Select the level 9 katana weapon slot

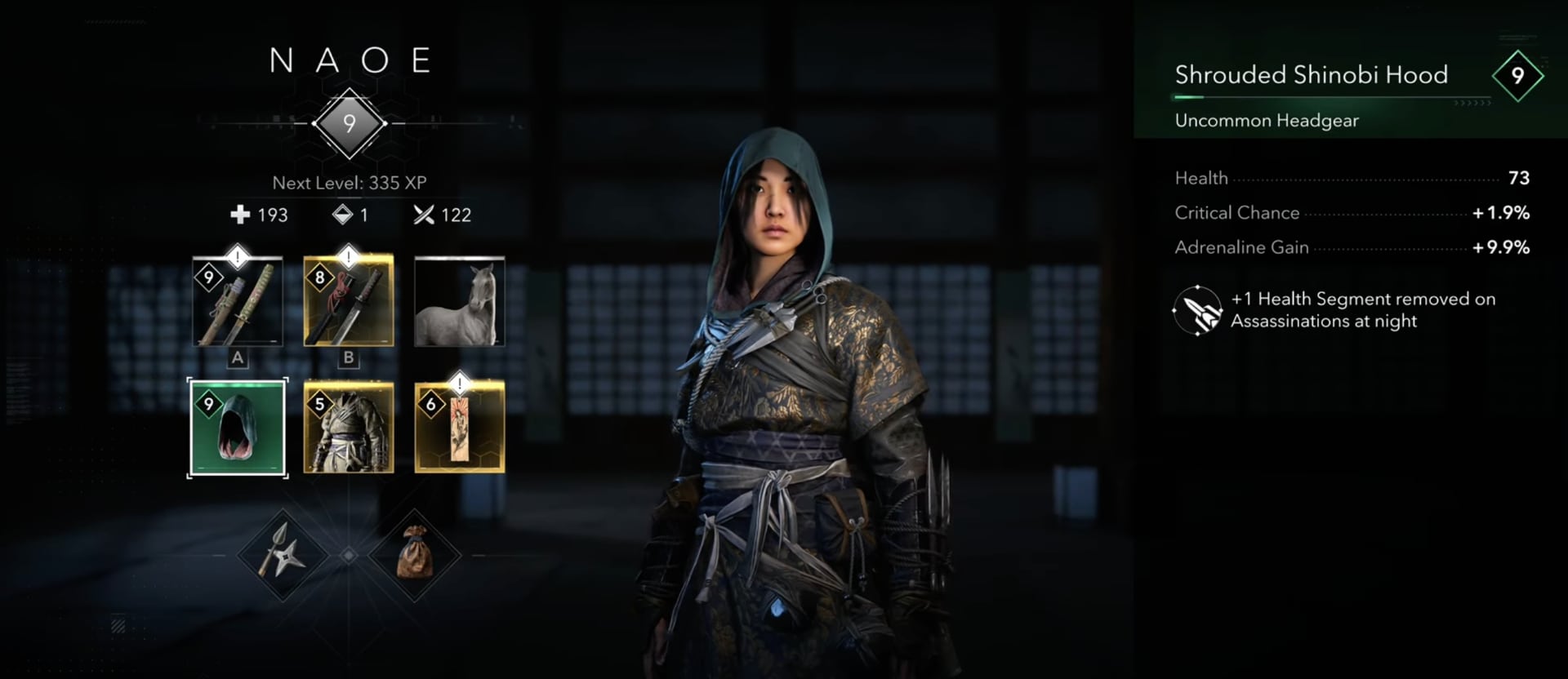tap(238, 302)
